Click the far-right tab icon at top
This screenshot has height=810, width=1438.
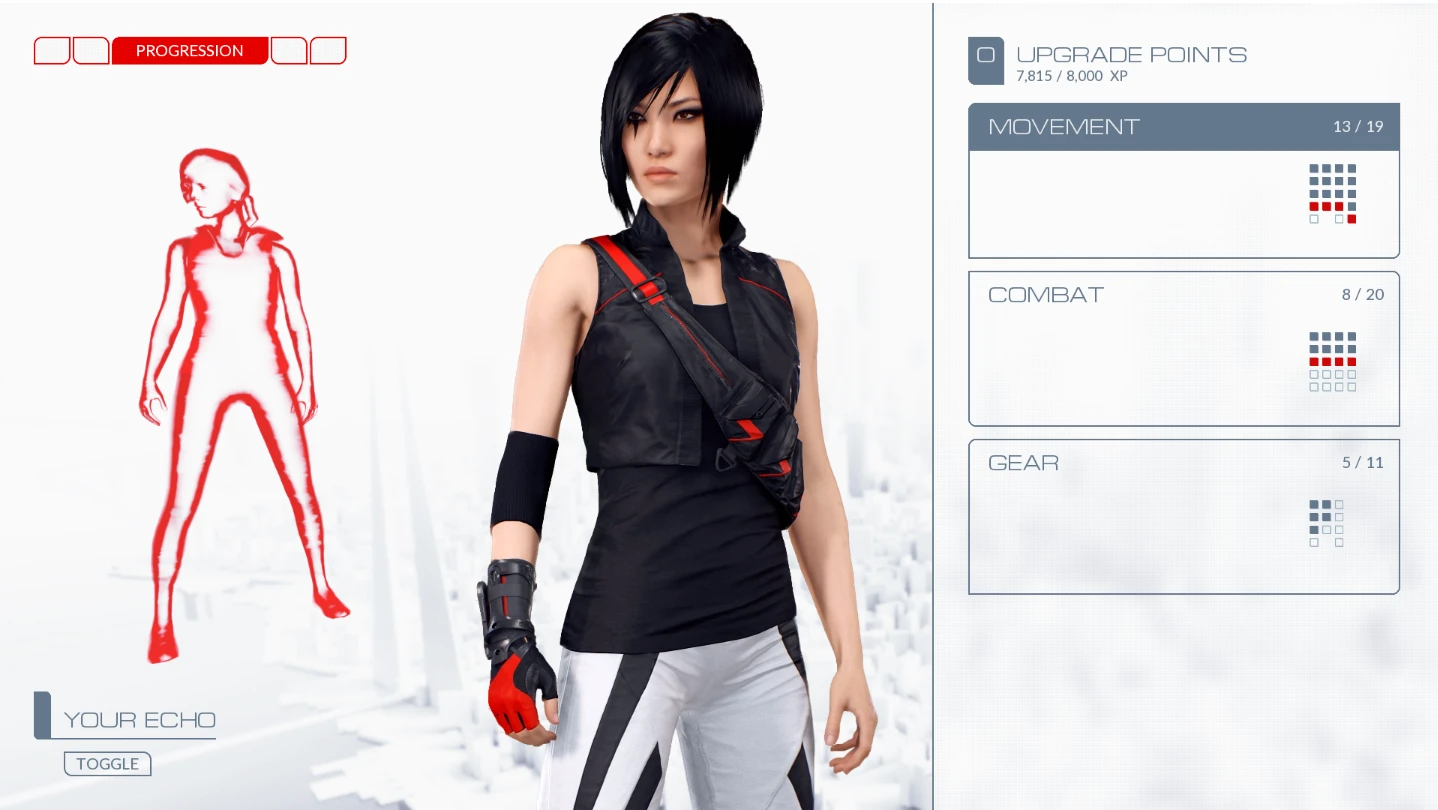click(x=329, y=50)
